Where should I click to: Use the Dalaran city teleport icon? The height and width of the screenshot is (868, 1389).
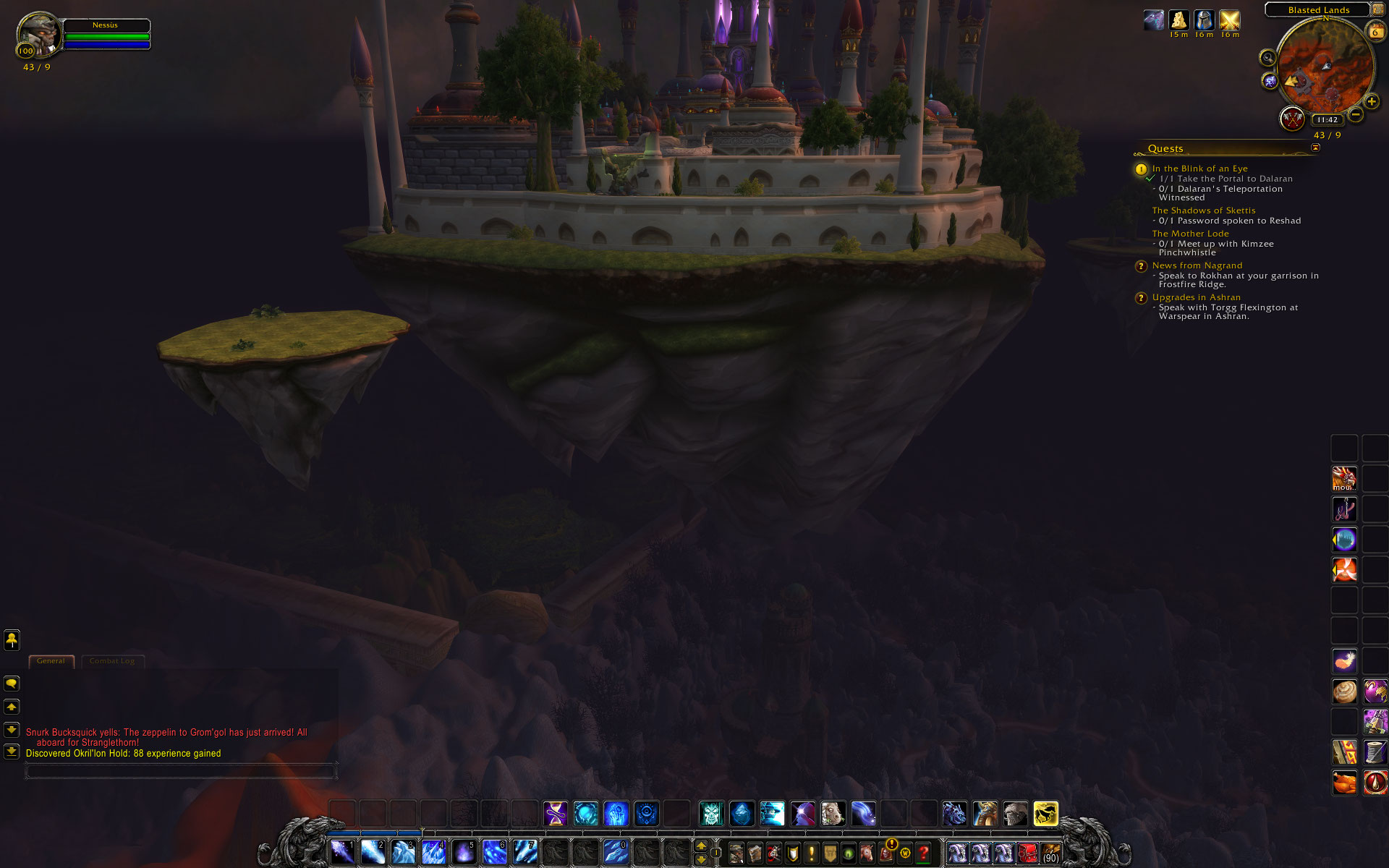click(x=1345, y=540)
